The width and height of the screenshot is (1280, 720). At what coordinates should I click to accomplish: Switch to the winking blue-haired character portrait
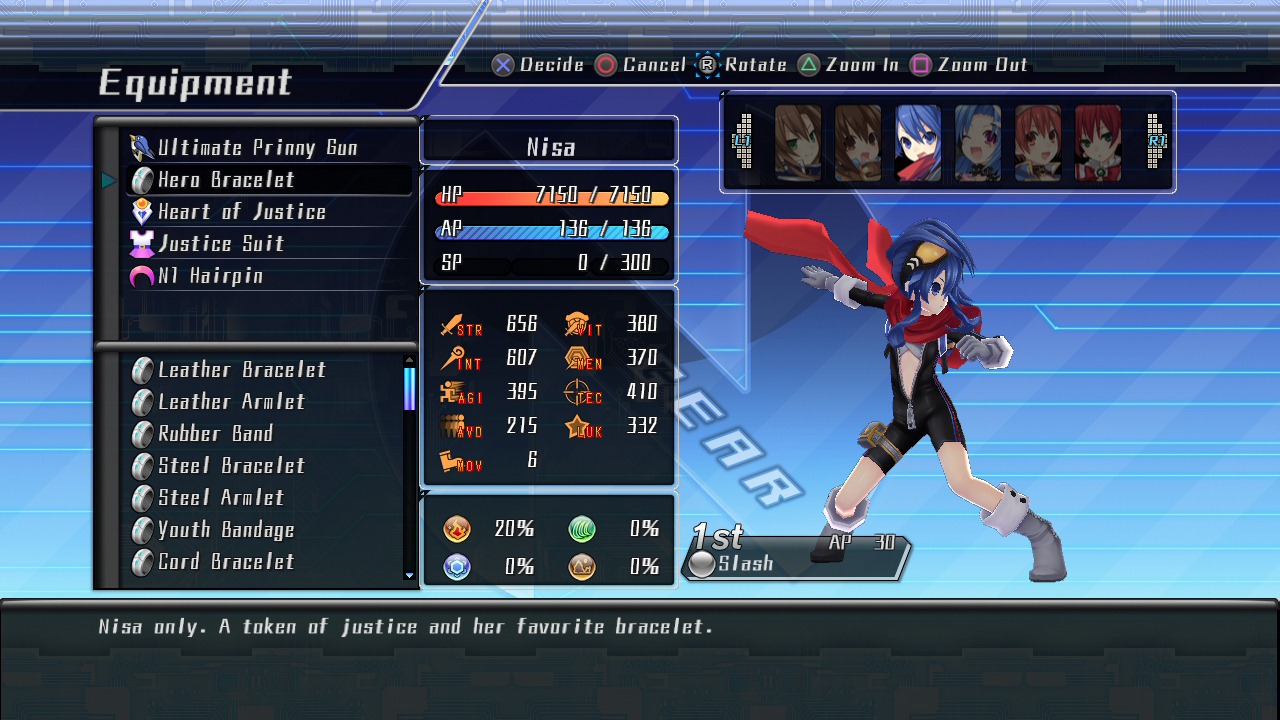[x=978, y=143]
